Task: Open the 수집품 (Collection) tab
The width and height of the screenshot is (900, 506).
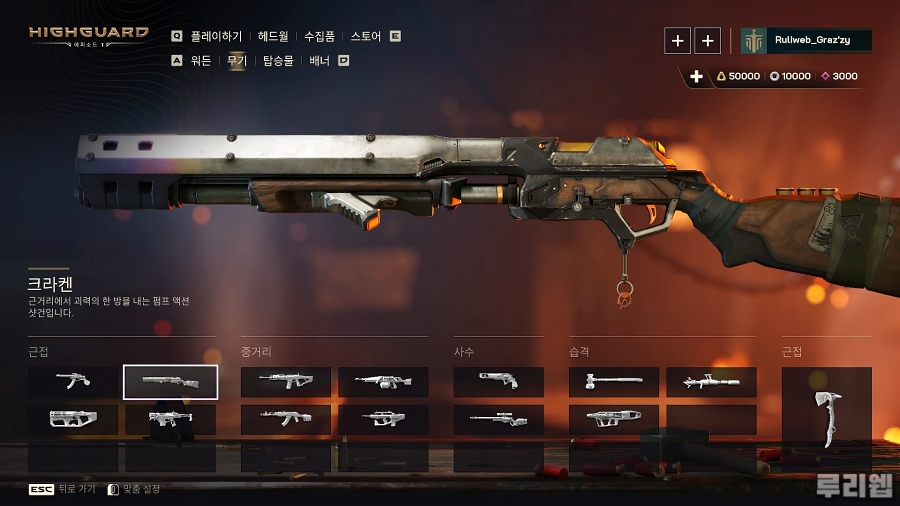Action: [x=319, y=36]
